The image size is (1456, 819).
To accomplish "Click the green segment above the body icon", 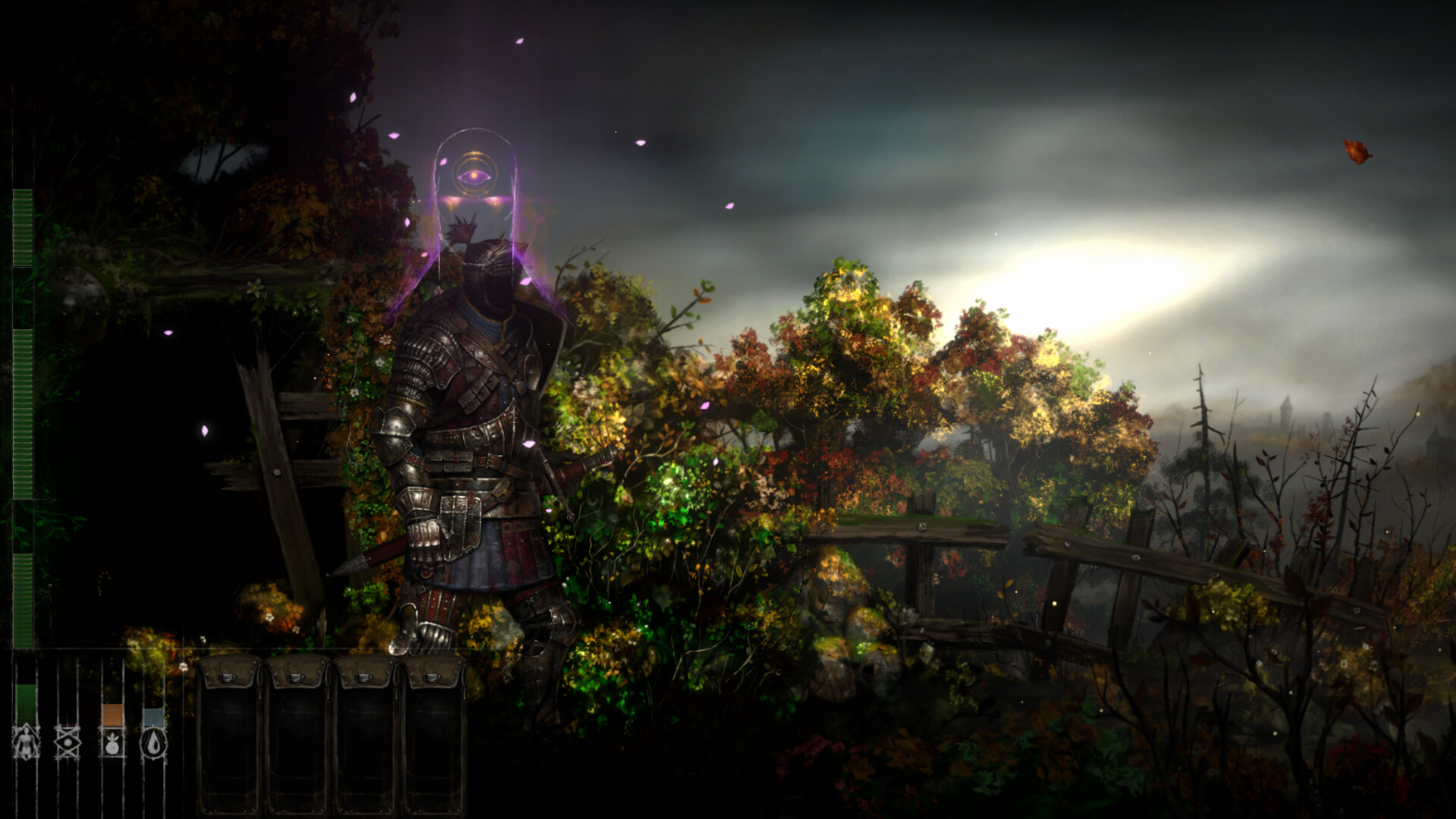I will [x=27, y=704].
